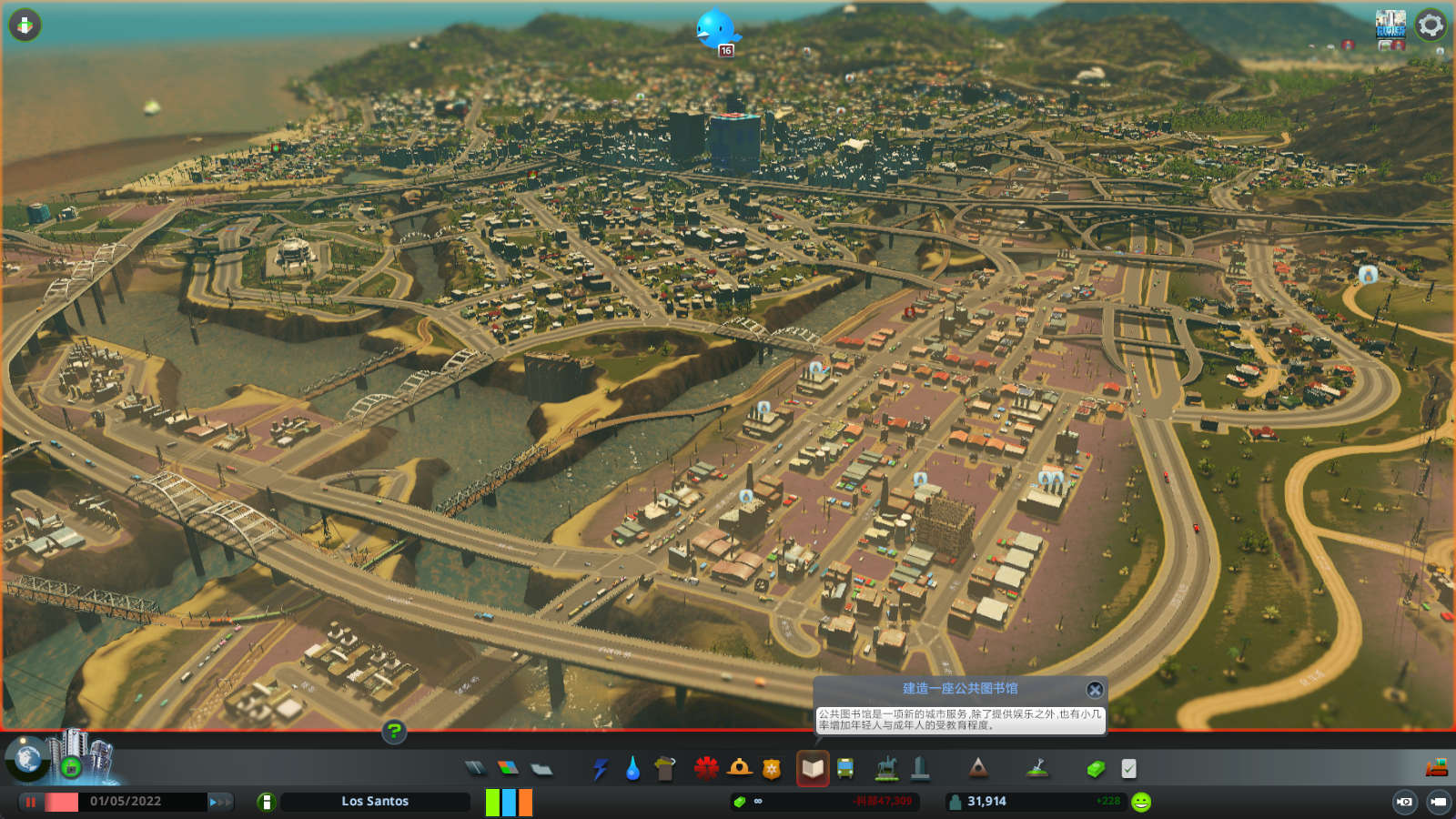Image resolution: width=1456 pixels, height=819 pixels.
Task: Select the red healthcare cross menu
Action: point(706,769)
